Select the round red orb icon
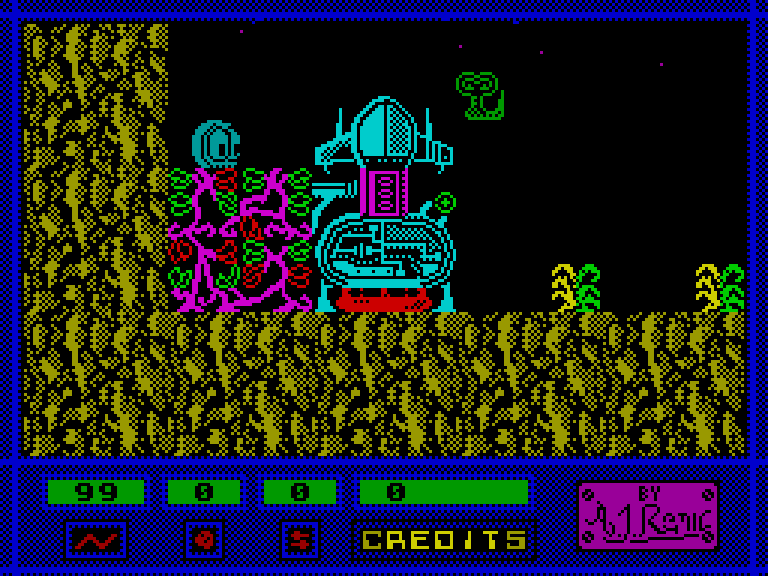This screenshot has width=768, height=576. [x=204, y=540]
